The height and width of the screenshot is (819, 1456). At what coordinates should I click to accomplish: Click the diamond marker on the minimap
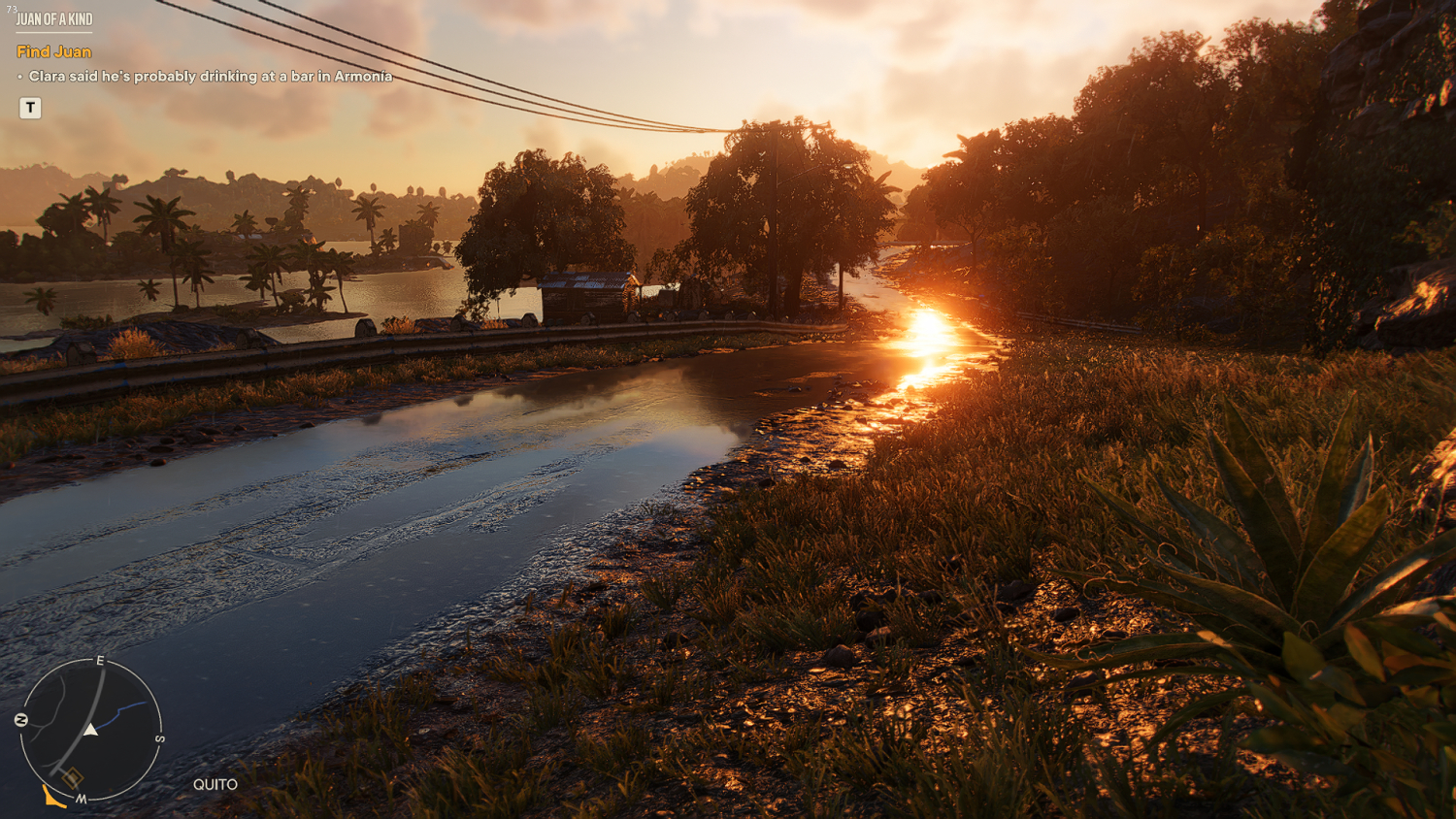click(x=73, y=777)
